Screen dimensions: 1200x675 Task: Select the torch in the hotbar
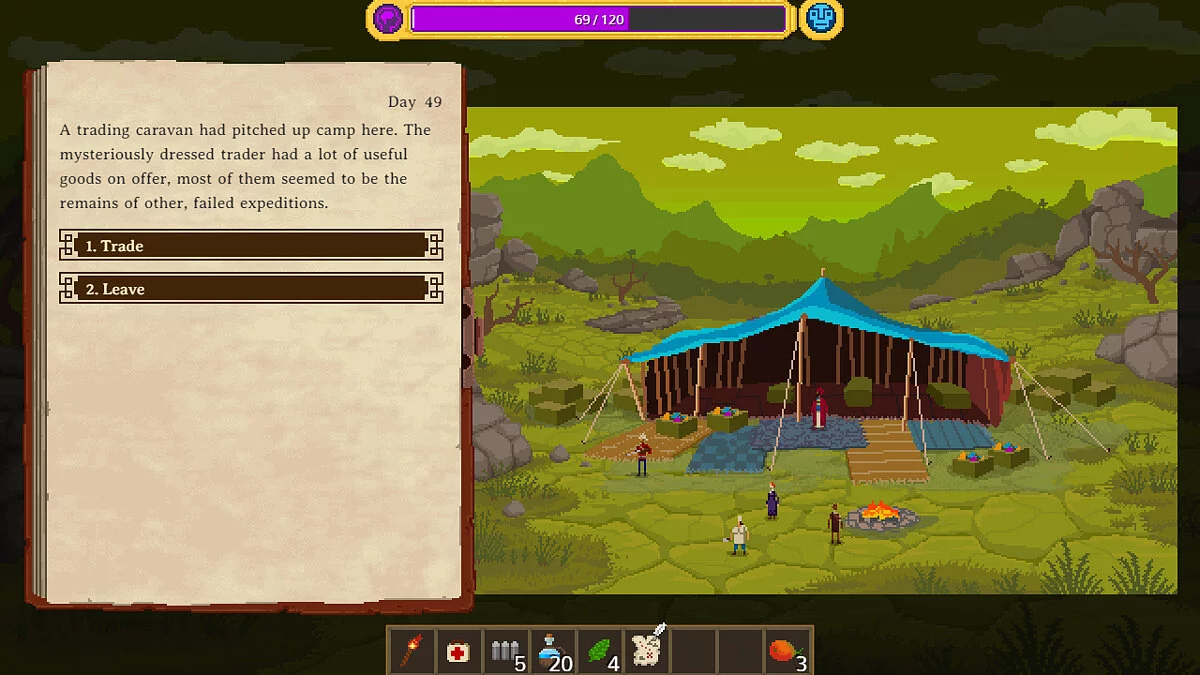(x=411, y=651)
